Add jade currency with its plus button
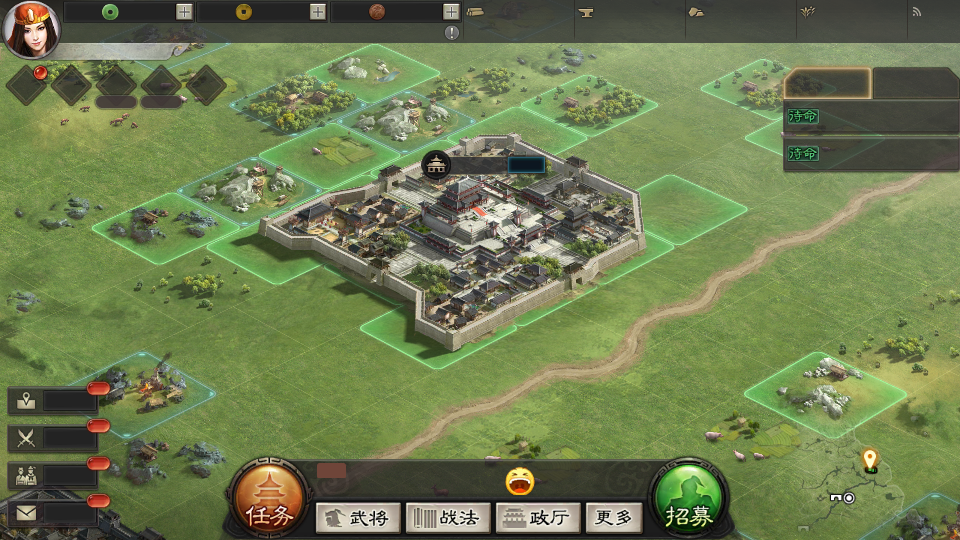Viewport: 960px width, 540px height. point(184,12)
